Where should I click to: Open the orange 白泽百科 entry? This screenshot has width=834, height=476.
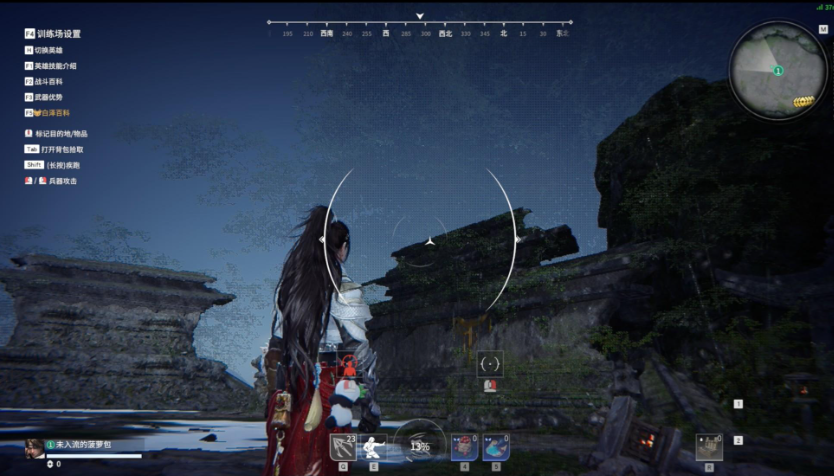click(52, 113)
